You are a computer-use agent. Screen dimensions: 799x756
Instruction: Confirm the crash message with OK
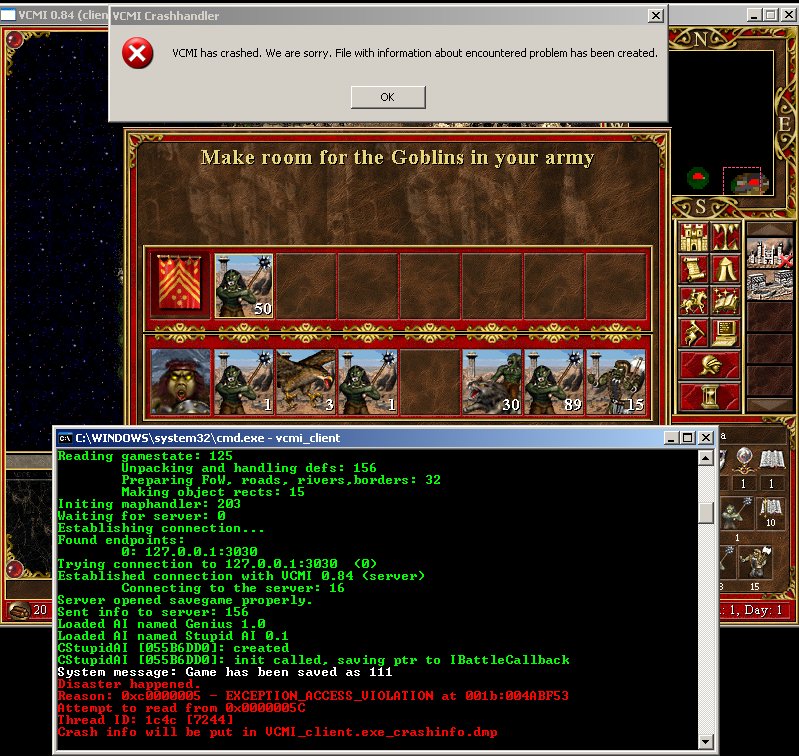click(x=388, y=97)
